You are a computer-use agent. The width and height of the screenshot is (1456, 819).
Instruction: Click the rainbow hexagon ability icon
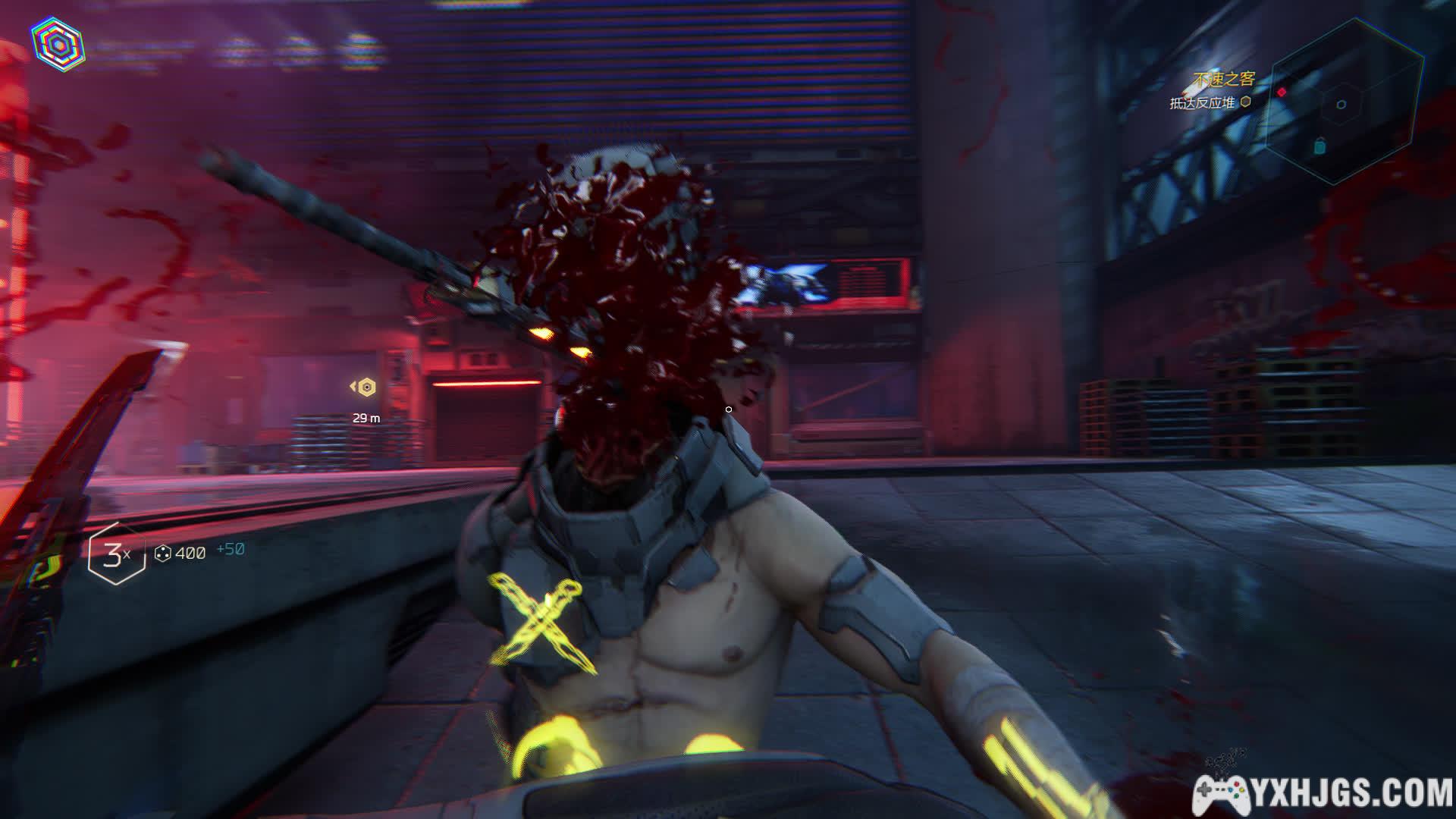click(x=58, y=45)
